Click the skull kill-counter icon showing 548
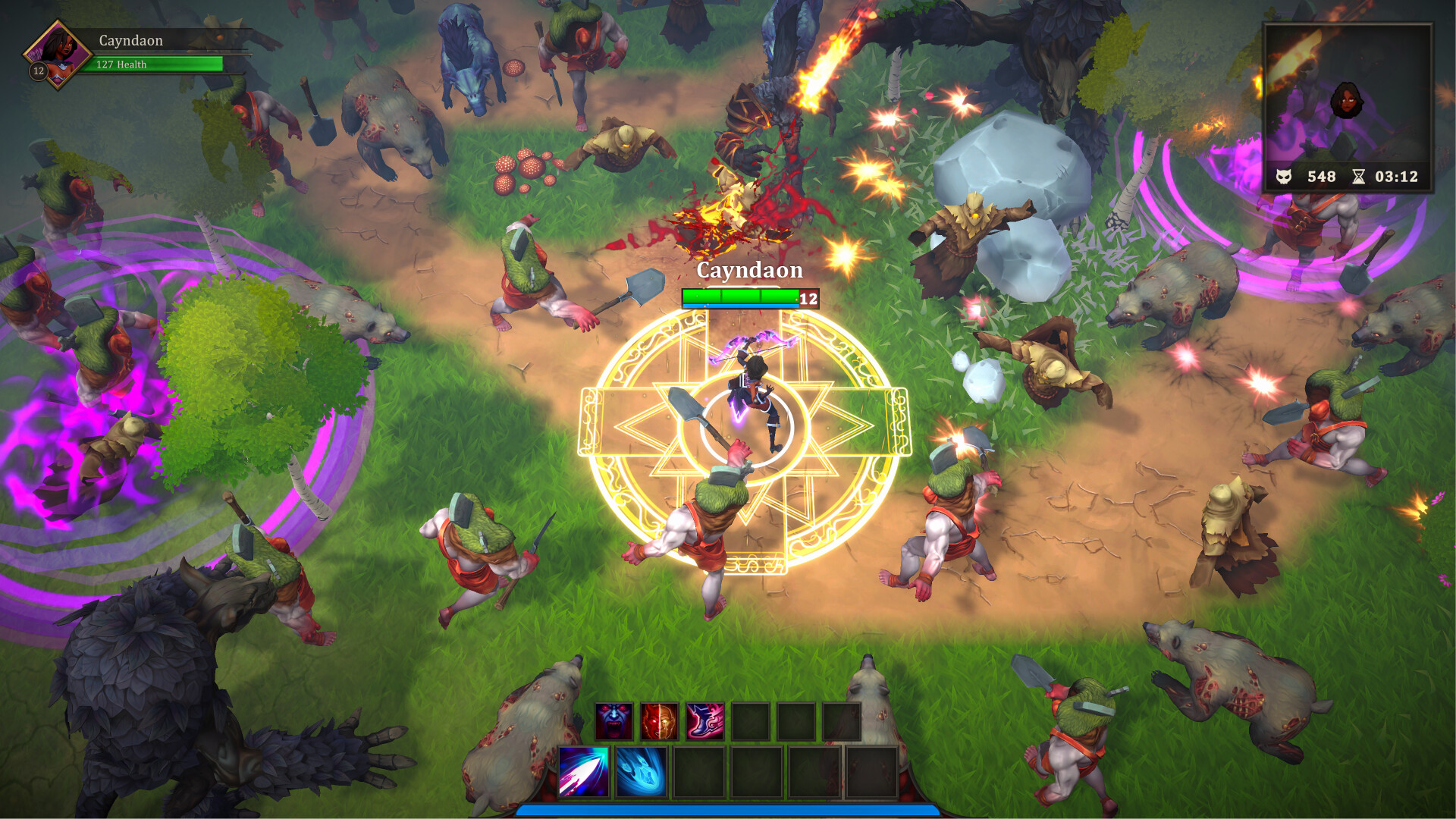 pyautogui.click(x=1283, y=177)
